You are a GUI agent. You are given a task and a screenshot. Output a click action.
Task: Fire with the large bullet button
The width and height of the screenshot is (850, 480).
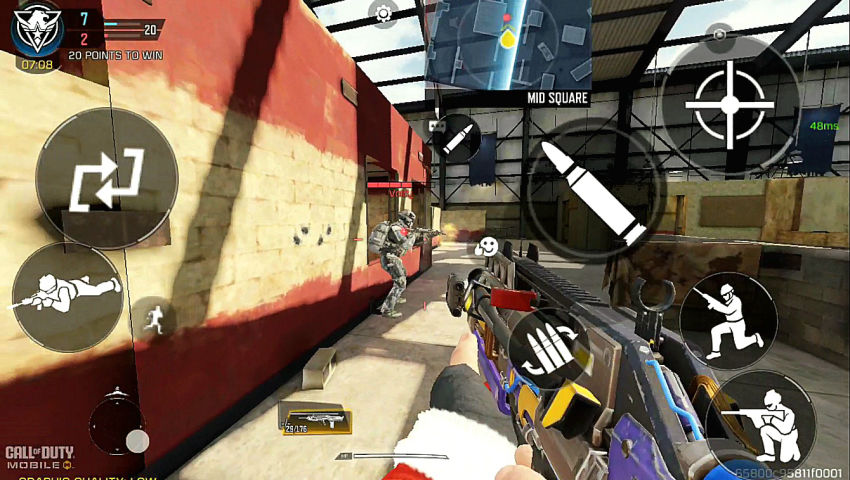pyautogui.click(x=591, y=191)
